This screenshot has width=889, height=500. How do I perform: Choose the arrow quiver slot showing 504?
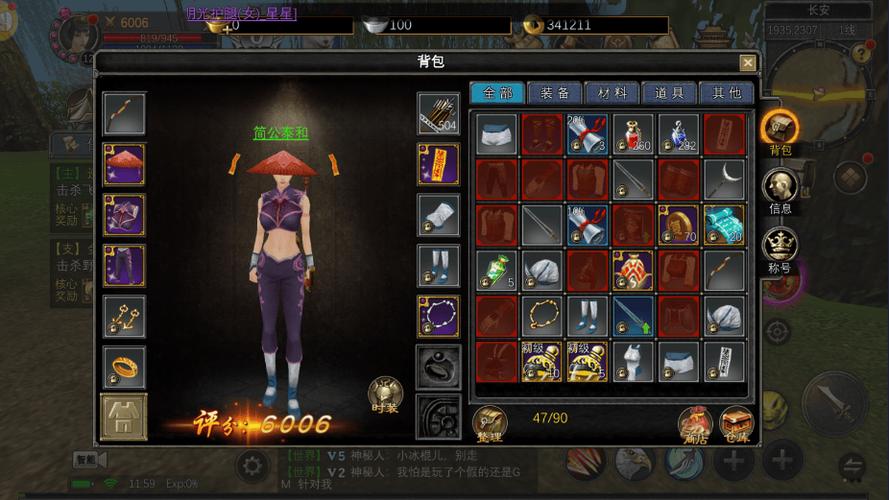438,114
